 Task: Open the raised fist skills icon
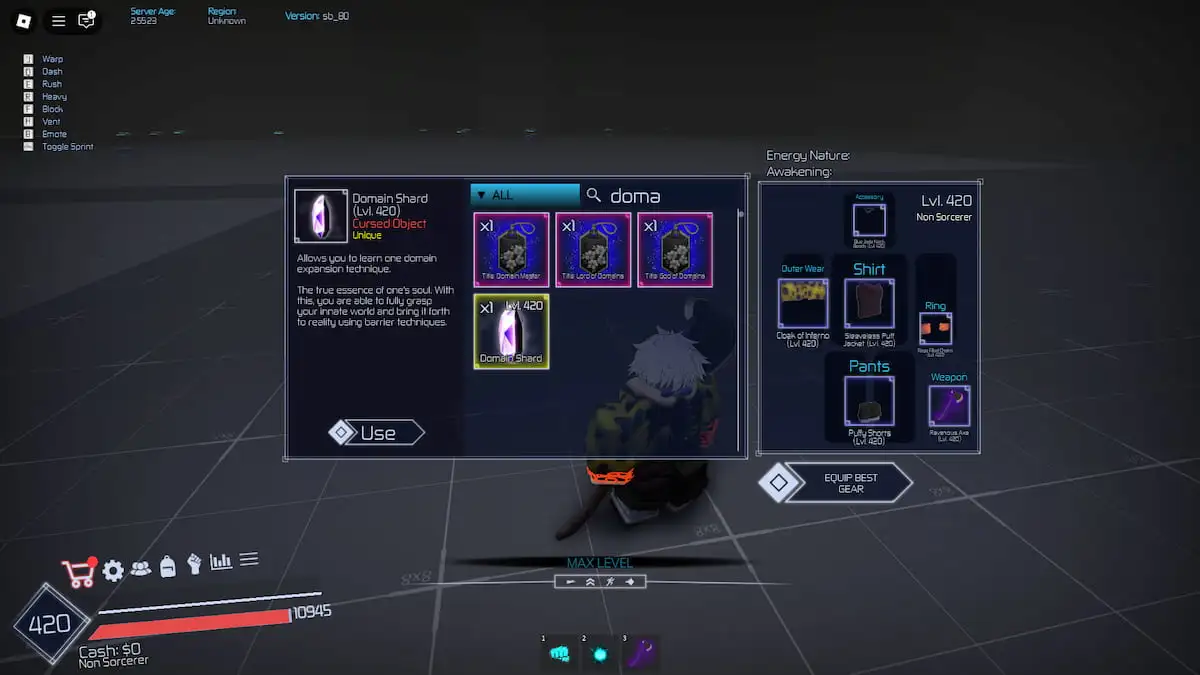click(194, 564)
